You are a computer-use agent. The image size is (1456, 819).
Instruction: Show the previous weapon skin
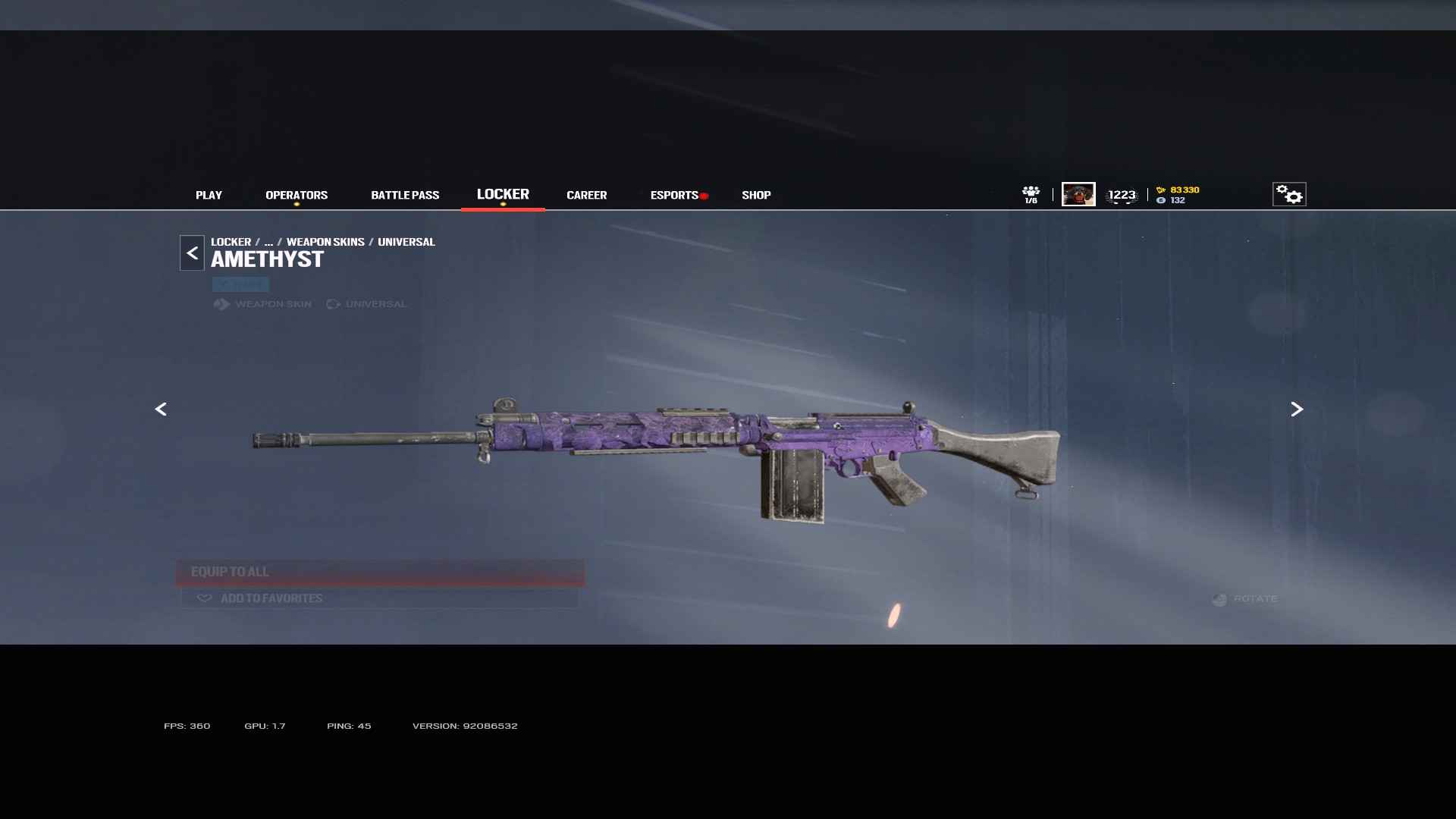click(161, 409)
